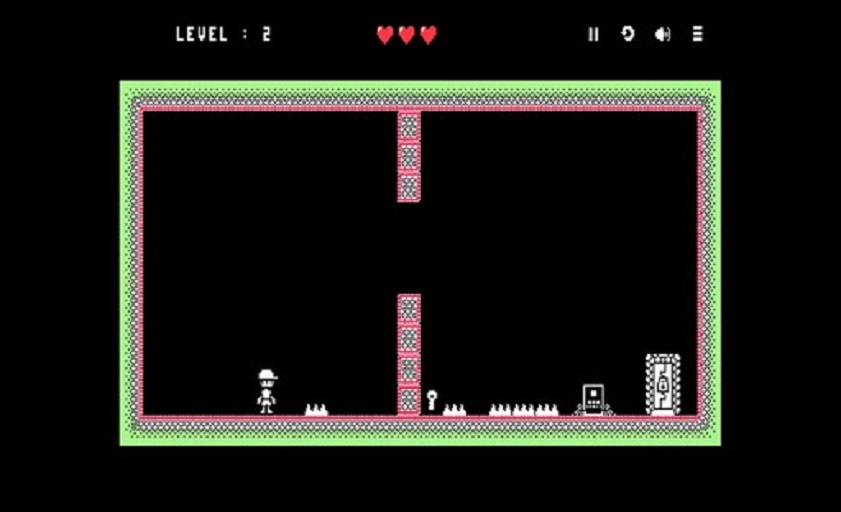This screenshot has width=841, height=512.
Task: Pause the game with the pause icon
Action: (x=593, y=34)
